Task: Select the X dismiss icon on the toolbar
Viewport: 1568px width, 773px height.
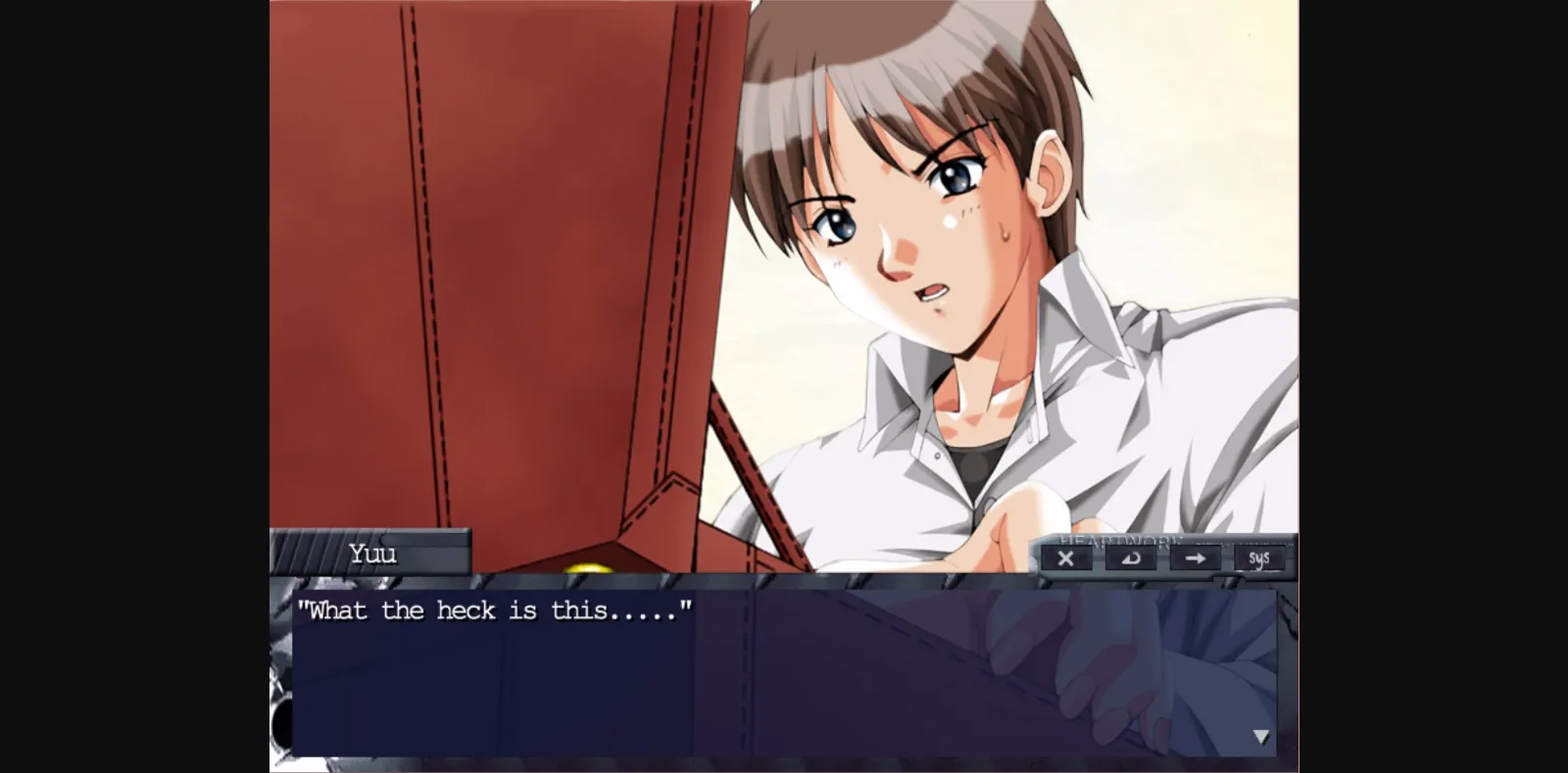Action: click(x=1066, y=558)
